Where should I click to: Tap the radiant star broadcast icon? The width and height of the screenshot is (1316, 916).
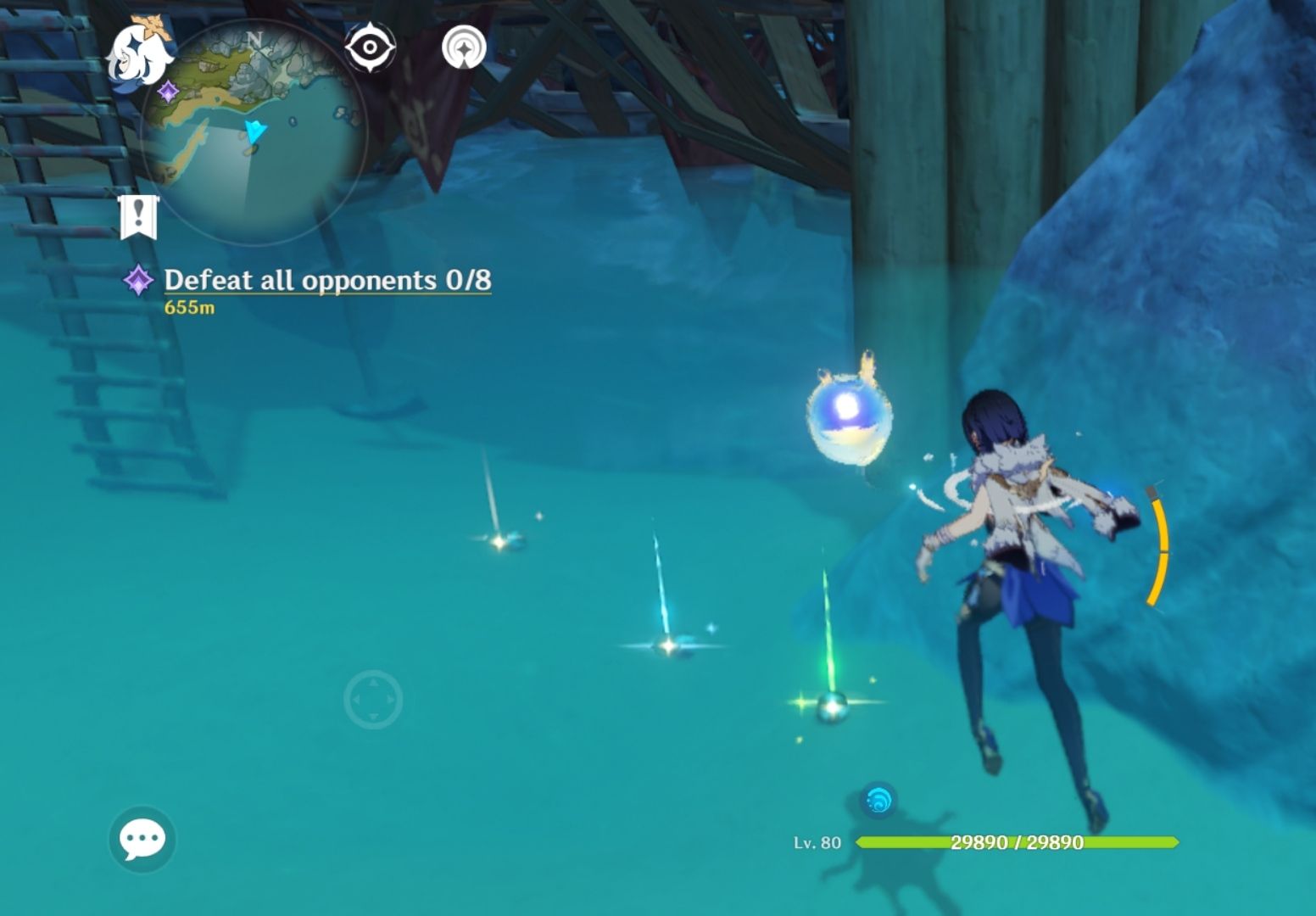pos(462,47)
